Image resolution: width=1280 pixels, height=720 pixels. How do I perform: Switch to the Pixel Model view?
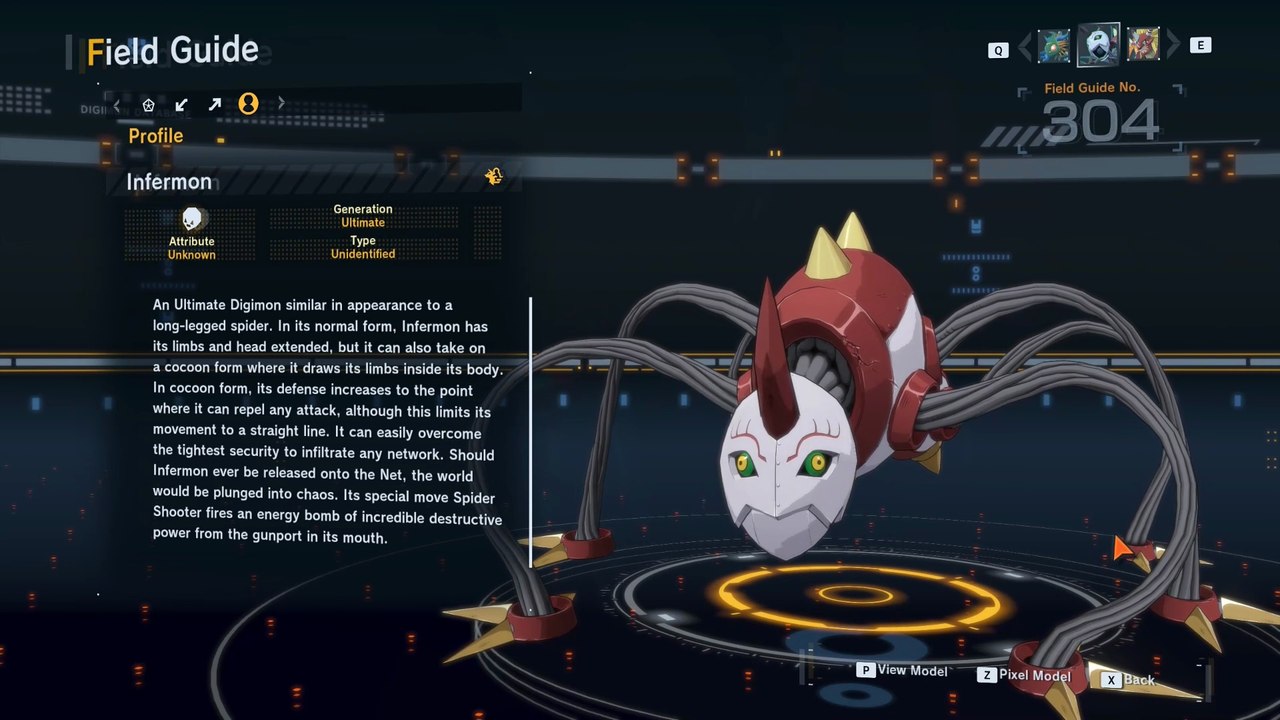pos(1024,676)
